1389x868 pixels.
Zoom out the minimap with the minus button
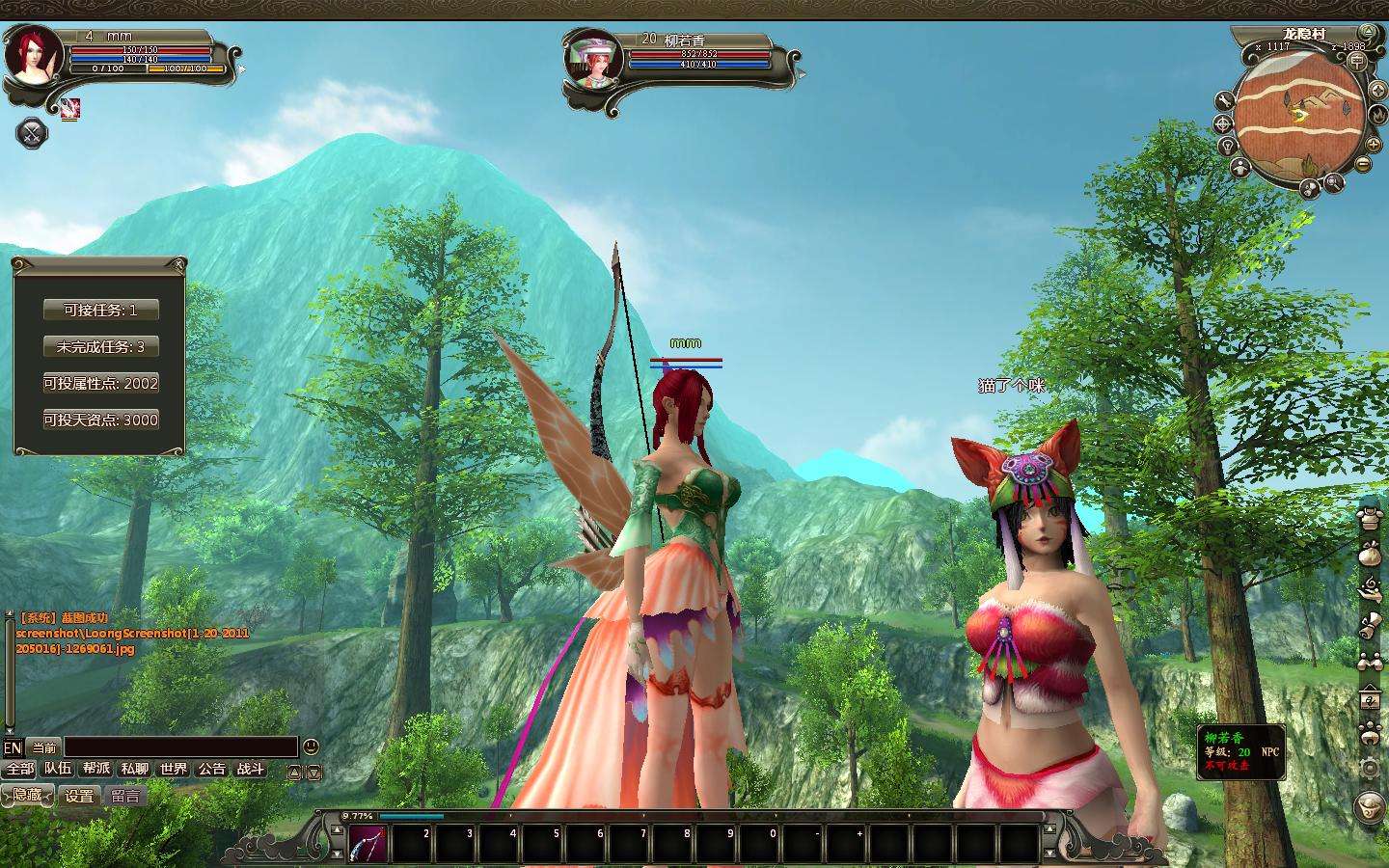point(1363,164)
